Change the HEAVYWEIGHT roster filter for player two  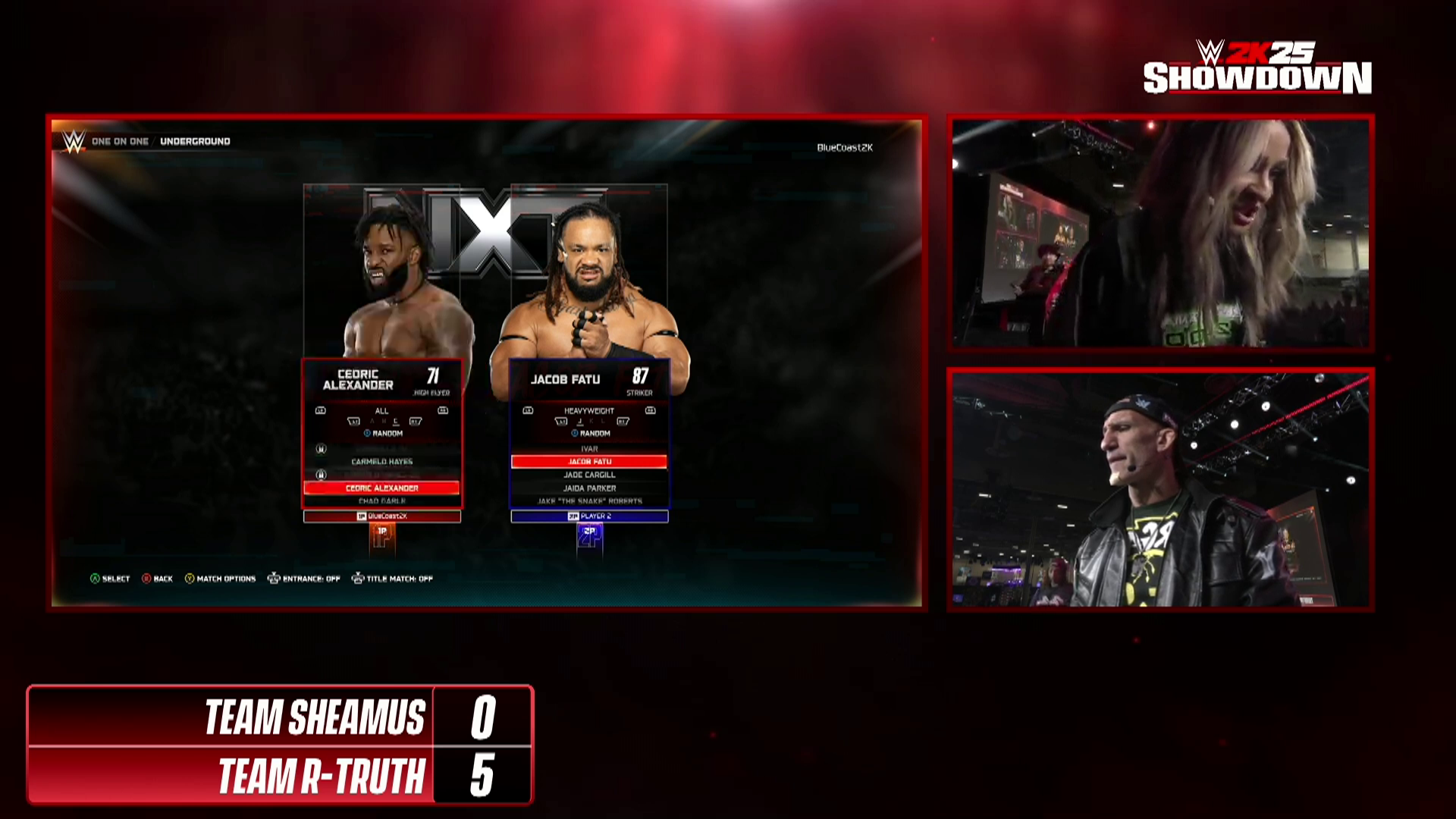point(589,411)
